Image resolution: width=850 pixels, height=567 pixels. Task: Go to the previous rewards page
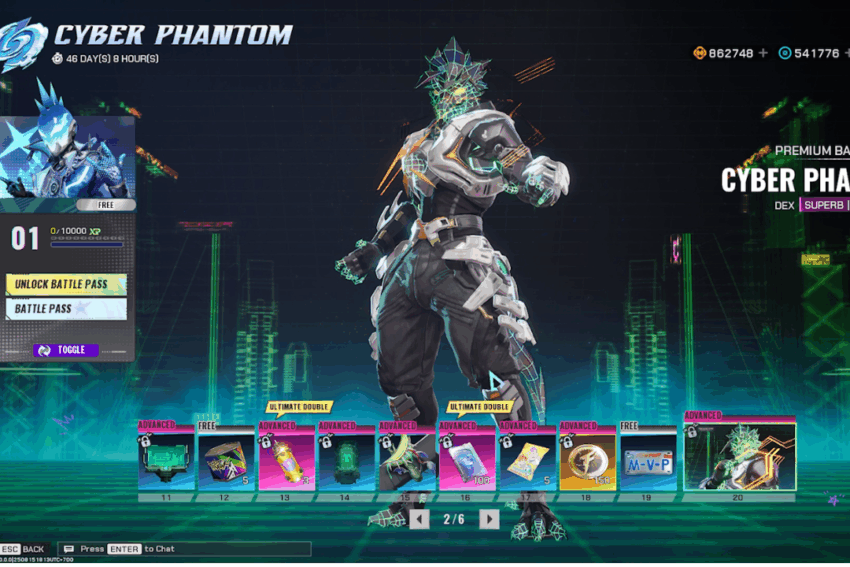(420, 519)
